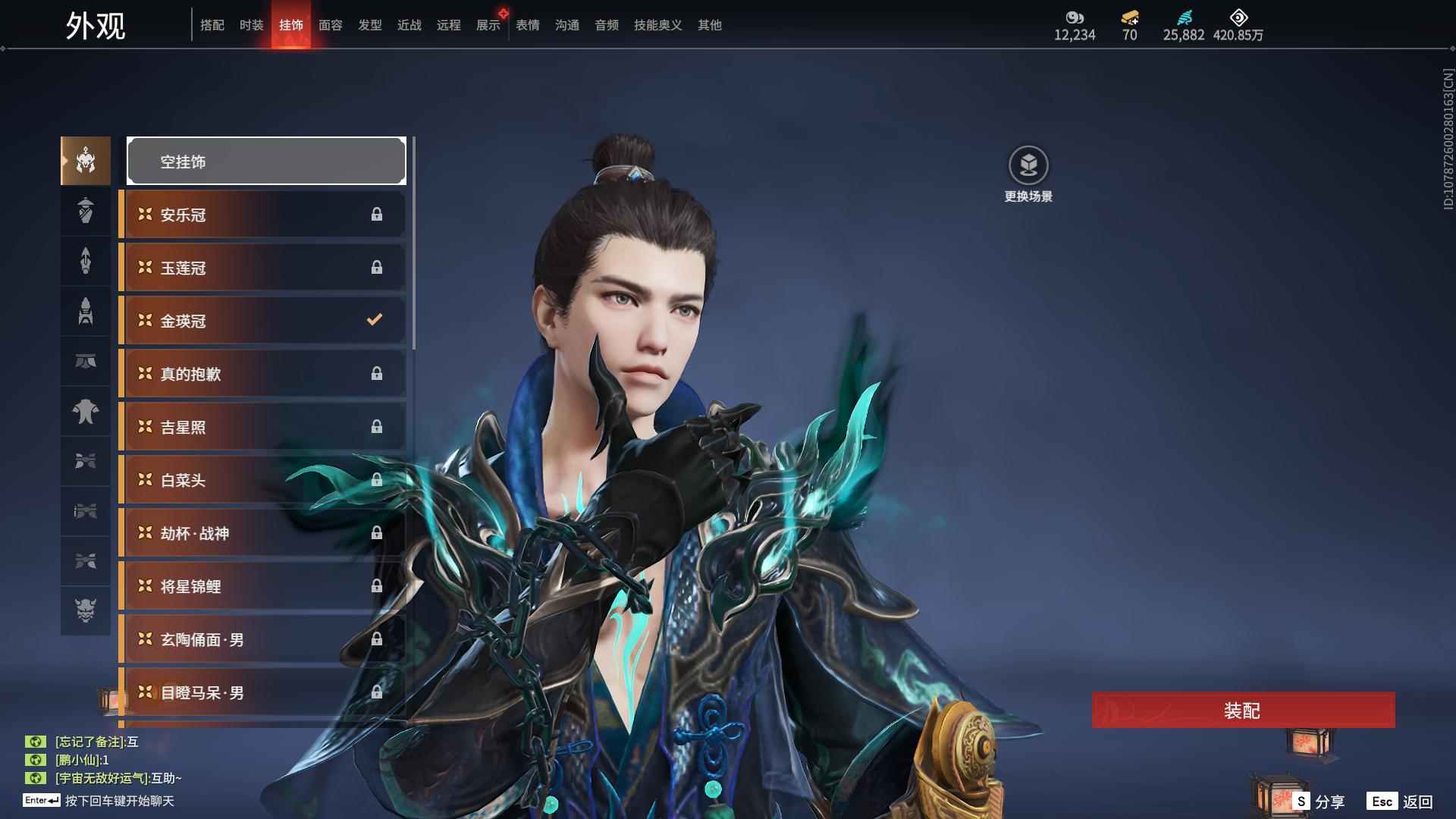Open the 技能奥义 tab
This screenshot has width=1456, height=819.
[657, 25]
